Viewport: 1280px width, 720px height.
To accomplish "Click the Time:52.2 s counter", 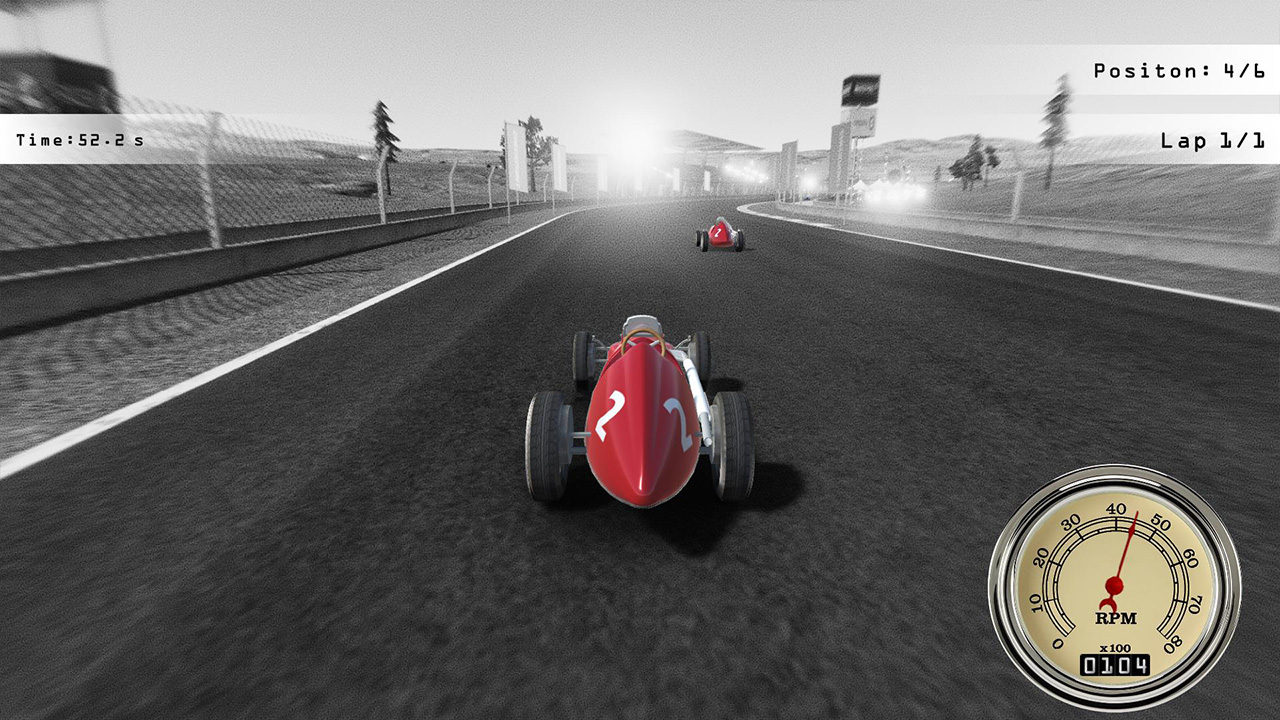I will (x=80, y=140).
